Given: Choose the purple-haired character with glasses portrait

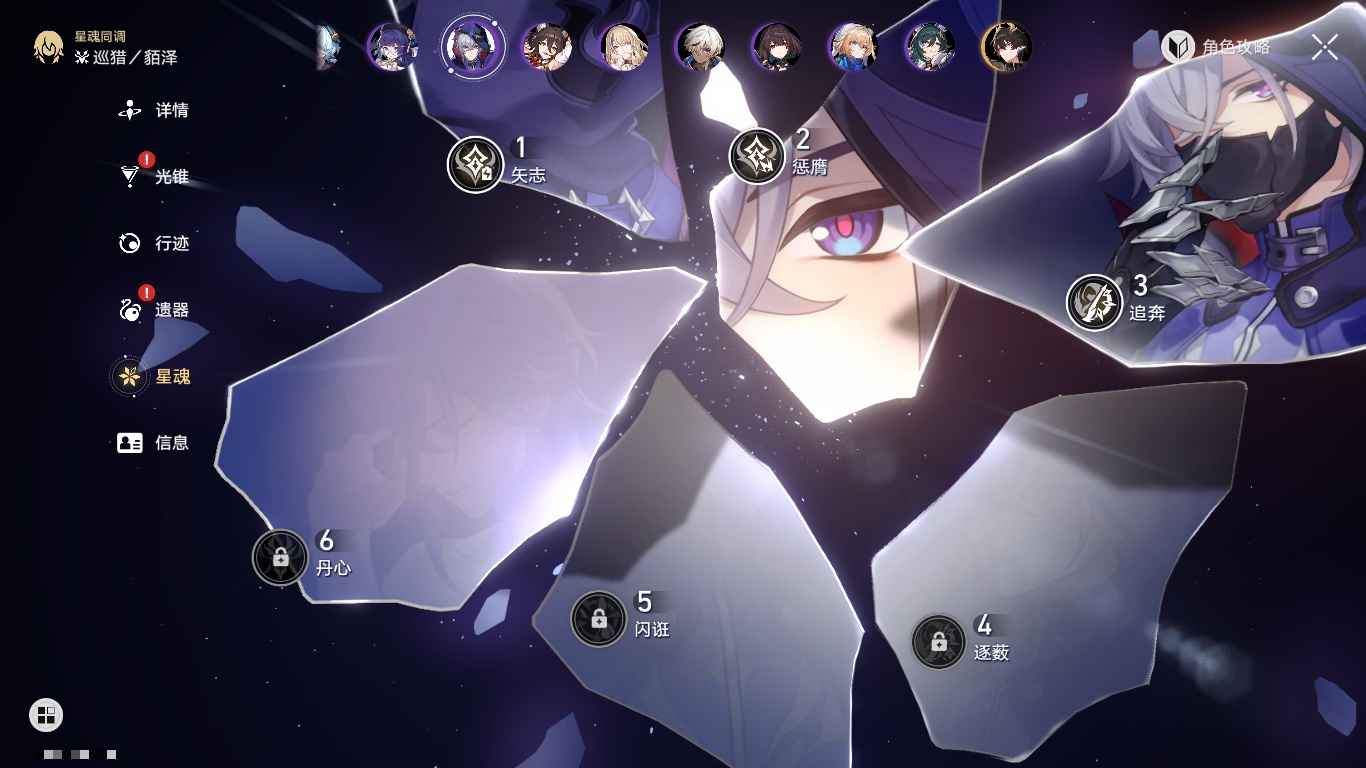Looking at the screenshot, I should coord(392,47).
